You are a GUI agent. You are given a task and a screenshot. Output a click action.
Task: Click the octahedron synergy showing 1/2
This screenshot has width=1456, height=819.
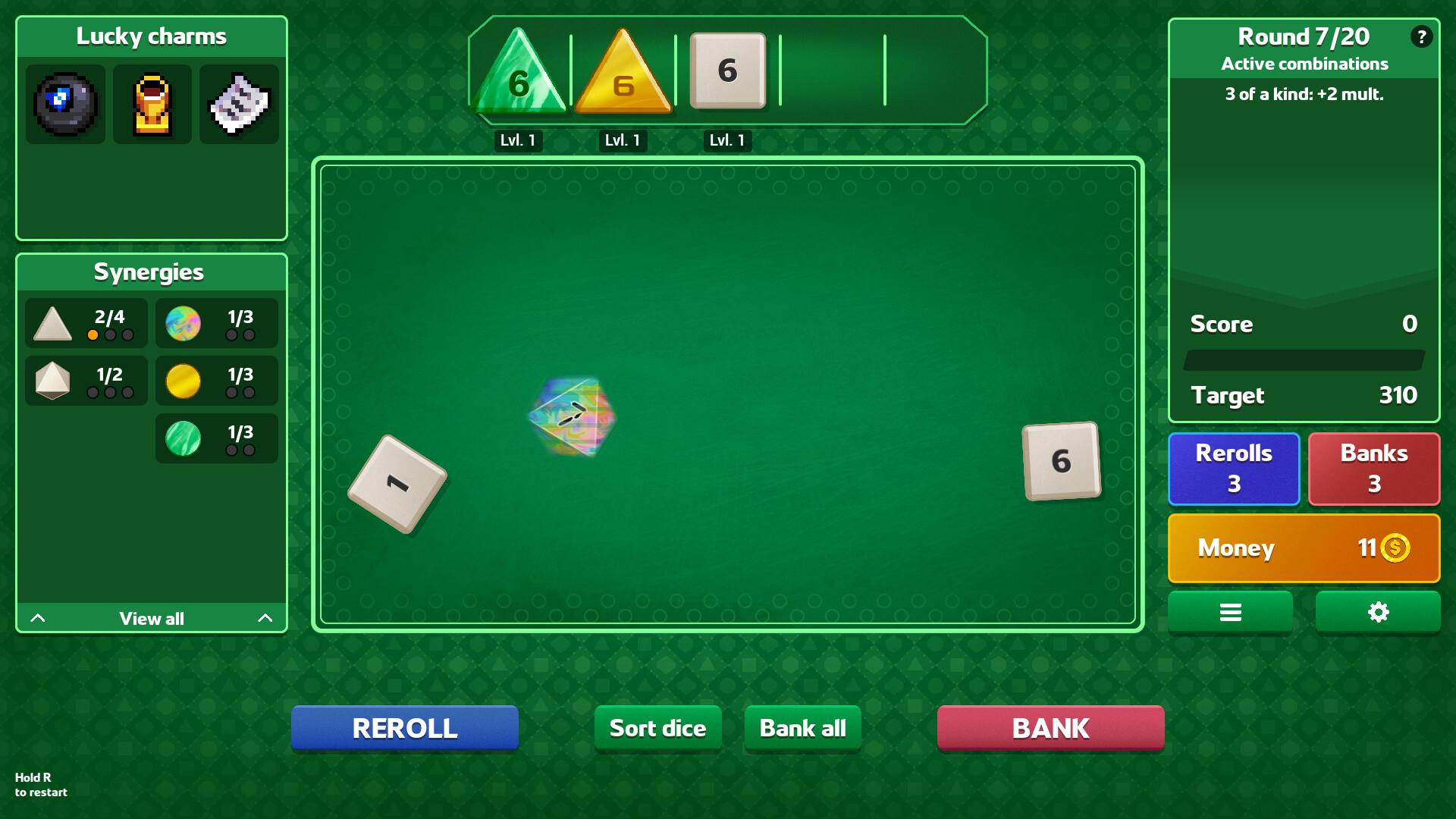coord(85,381)
